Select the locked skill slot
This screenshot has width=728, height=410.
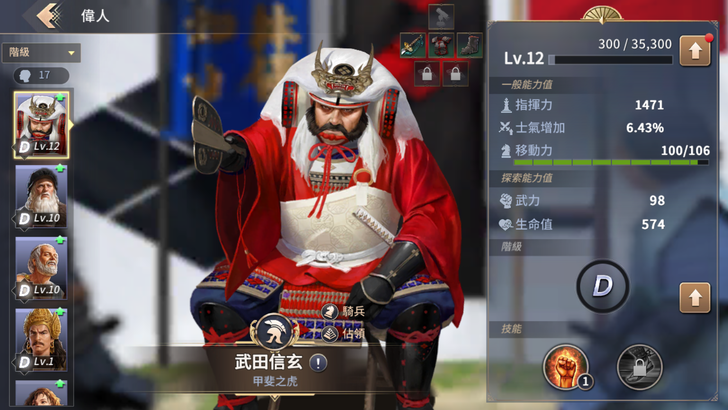pyautogui.click(x=639, y=366)
